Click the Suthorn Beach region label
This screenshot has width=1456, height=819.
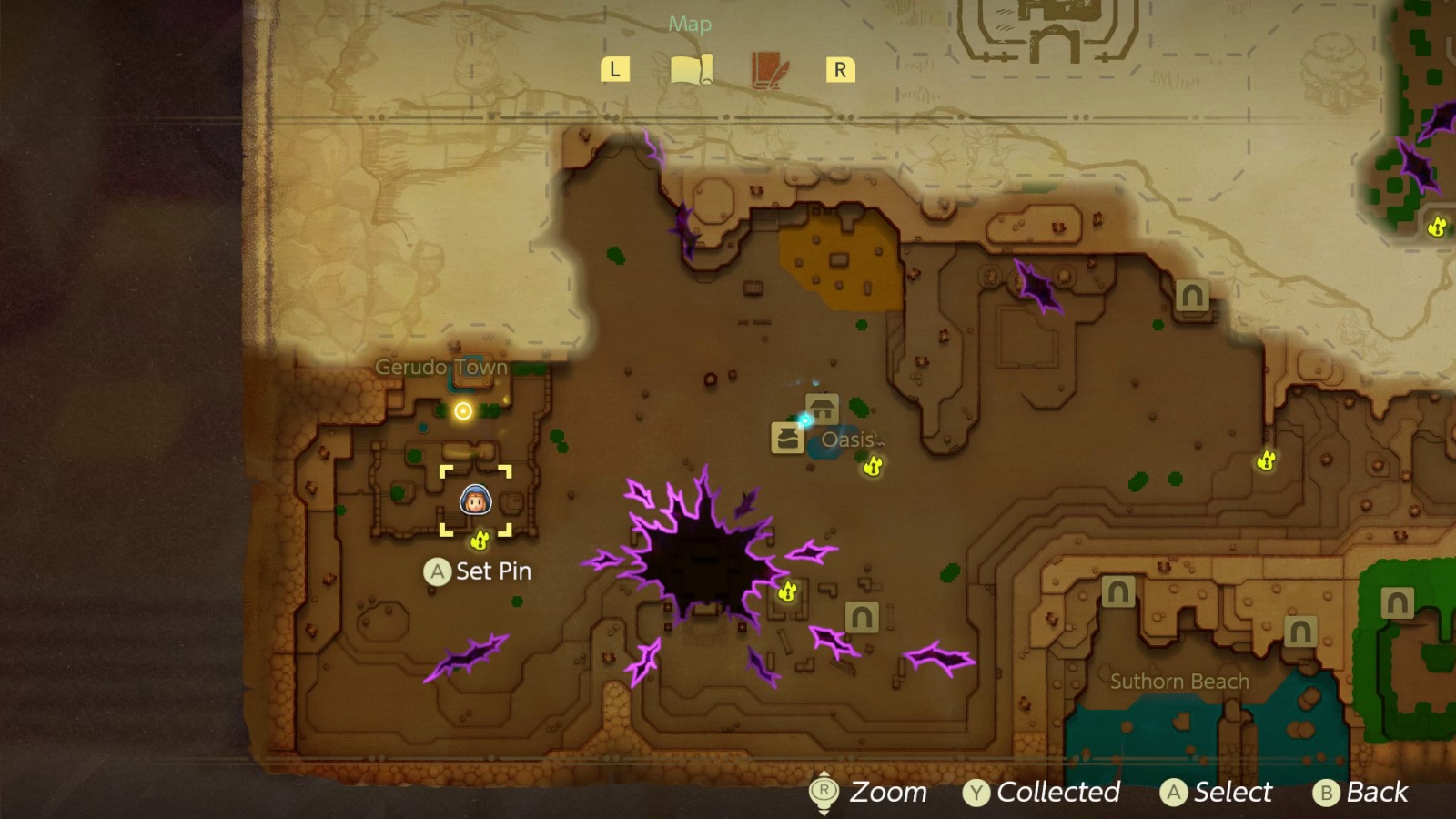1181,680
